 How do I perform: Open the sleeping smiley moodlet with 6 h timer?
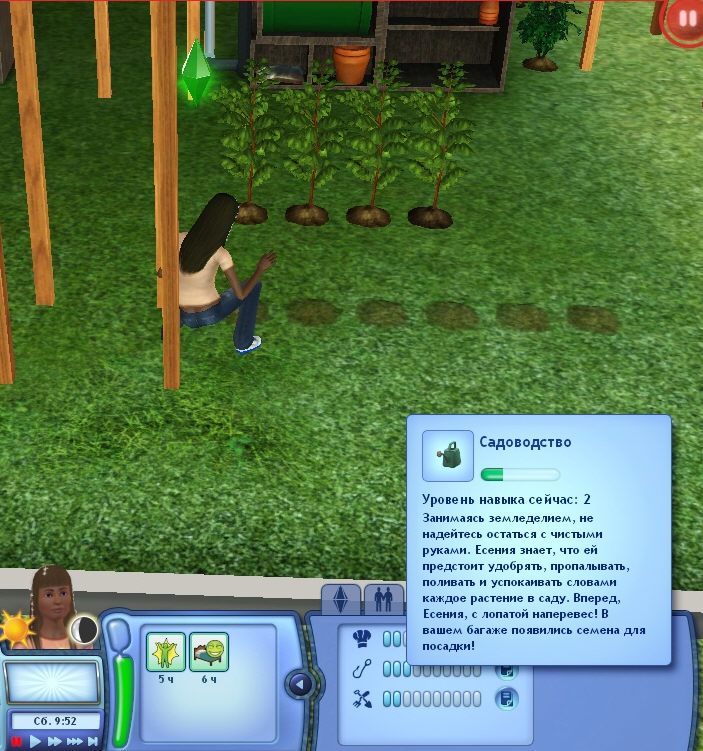click(x=209, y=653)
